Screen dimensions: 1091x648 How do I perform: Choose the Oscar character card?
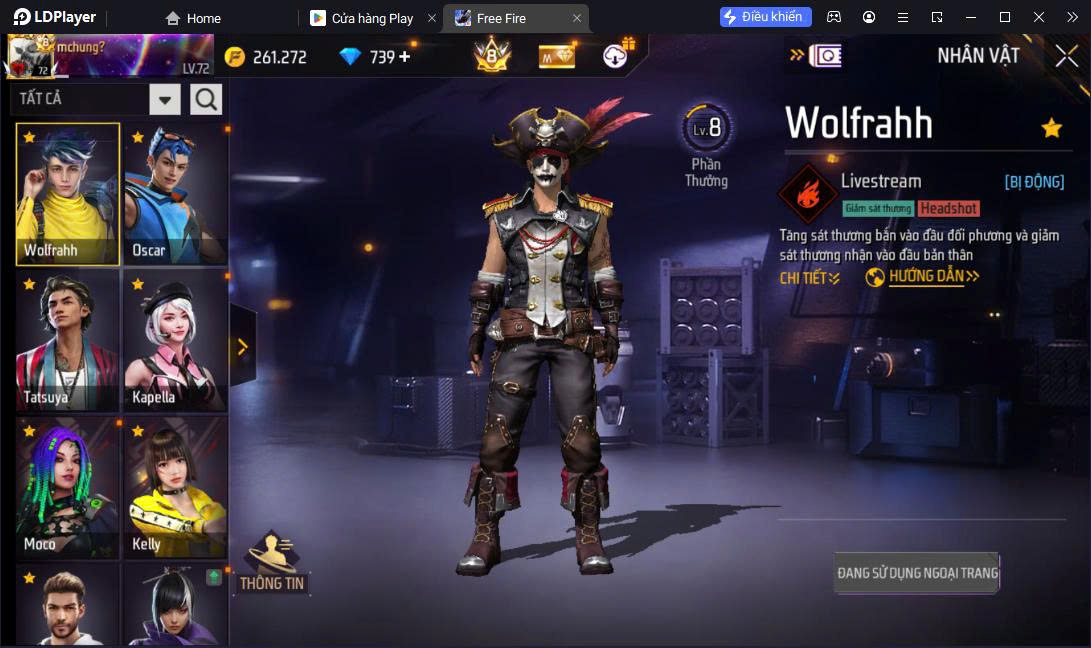click(x=175, y=194)
